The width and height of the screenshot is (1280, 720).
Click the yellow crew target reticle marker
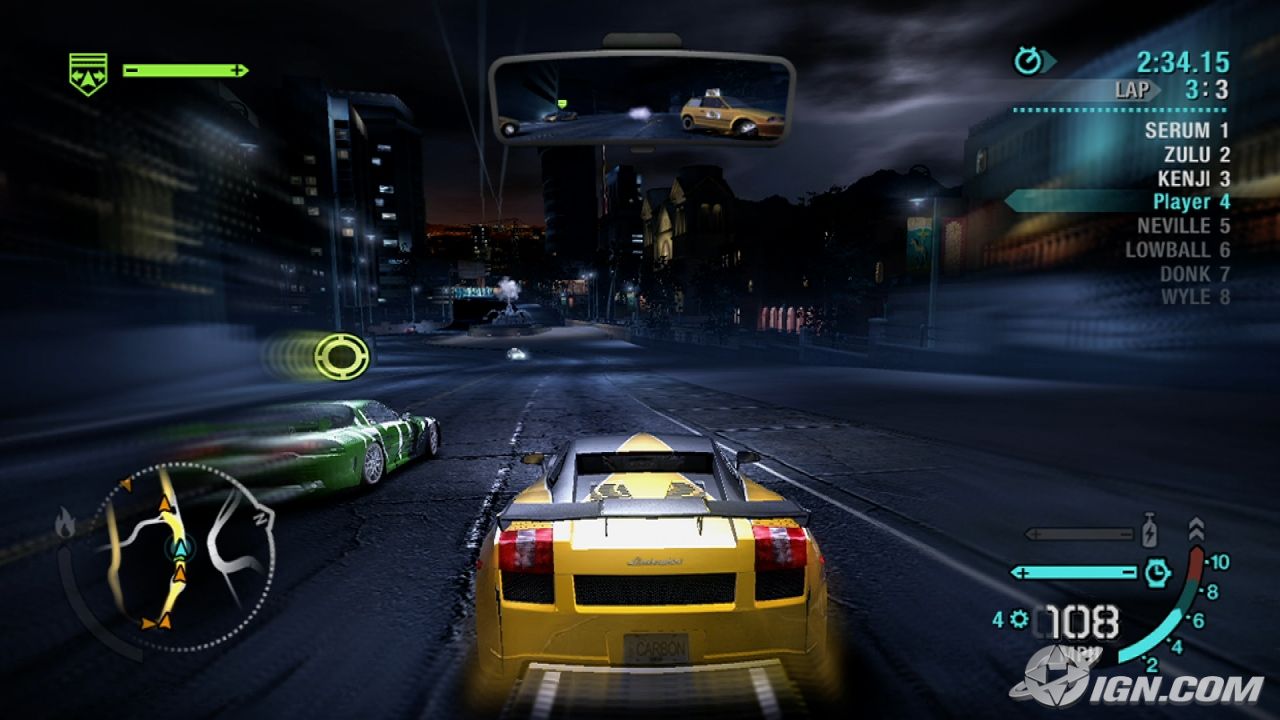(341, 356)
